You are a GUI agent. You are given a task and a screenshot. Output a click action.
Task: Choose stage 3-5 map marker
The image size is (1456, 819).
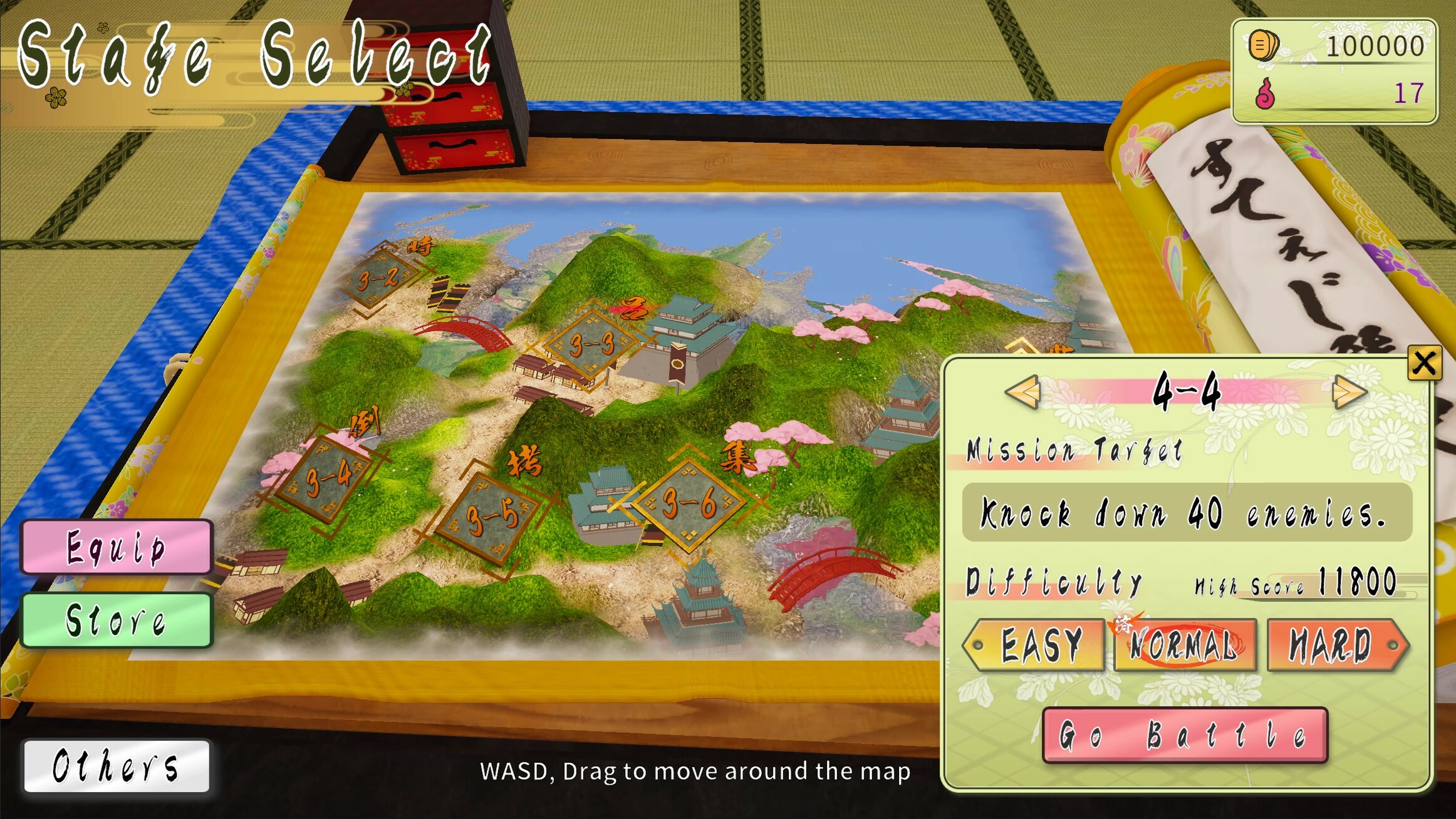pos(492,518)
